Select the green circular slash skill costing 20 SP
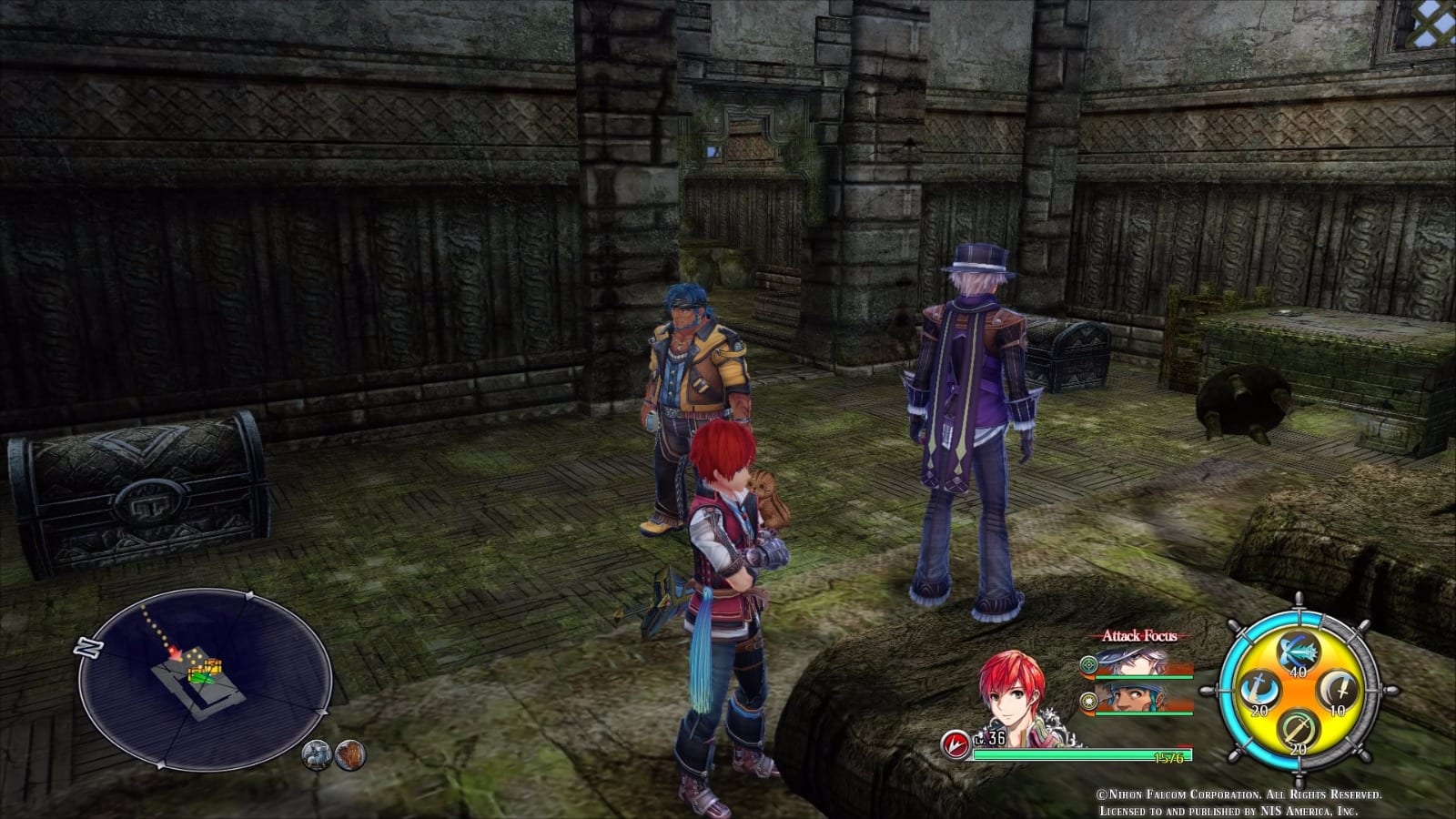 click(1296, 728)
